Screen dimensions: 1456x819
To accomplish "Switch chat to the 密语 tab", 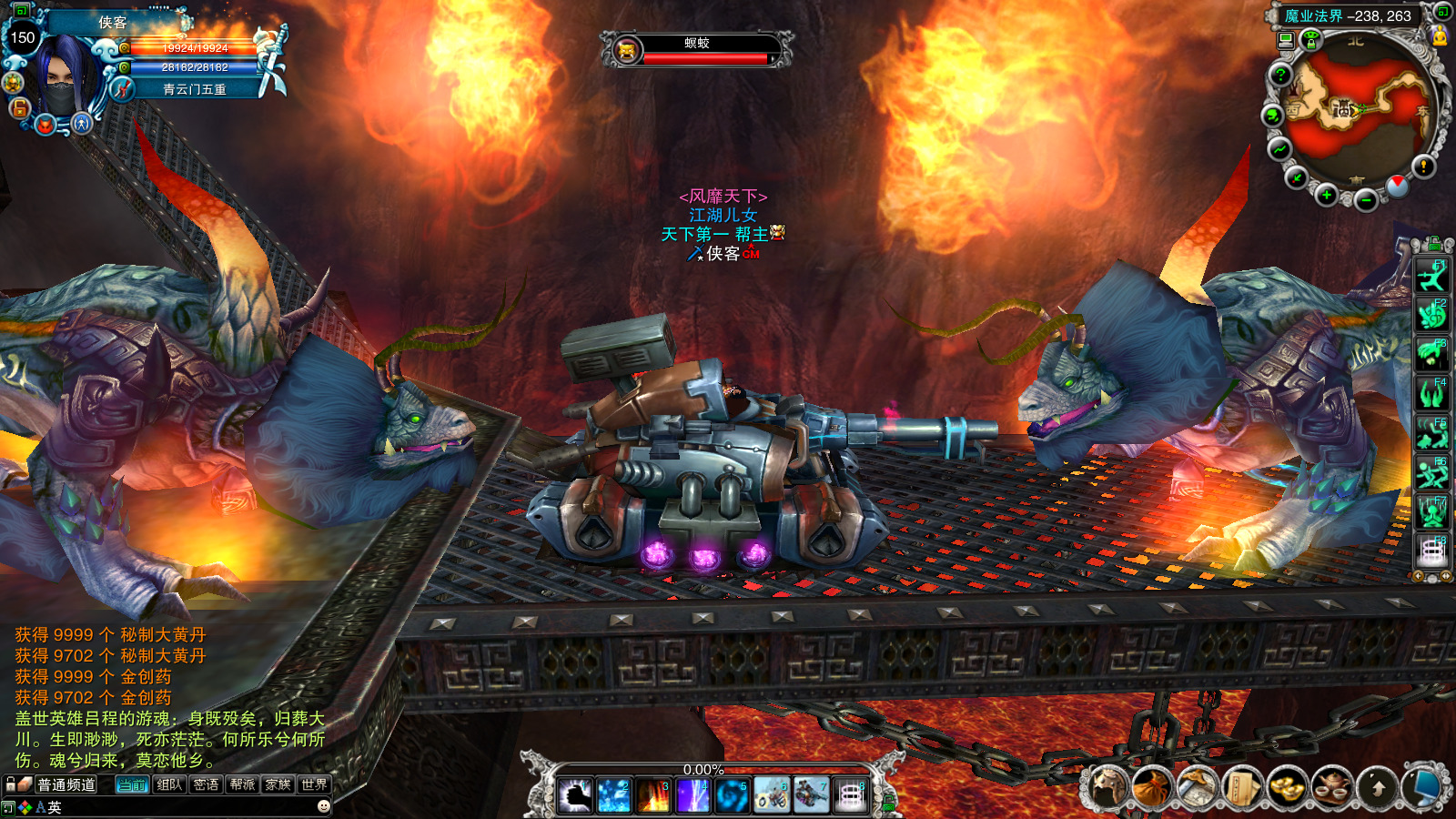I will (x=206, y=784).
